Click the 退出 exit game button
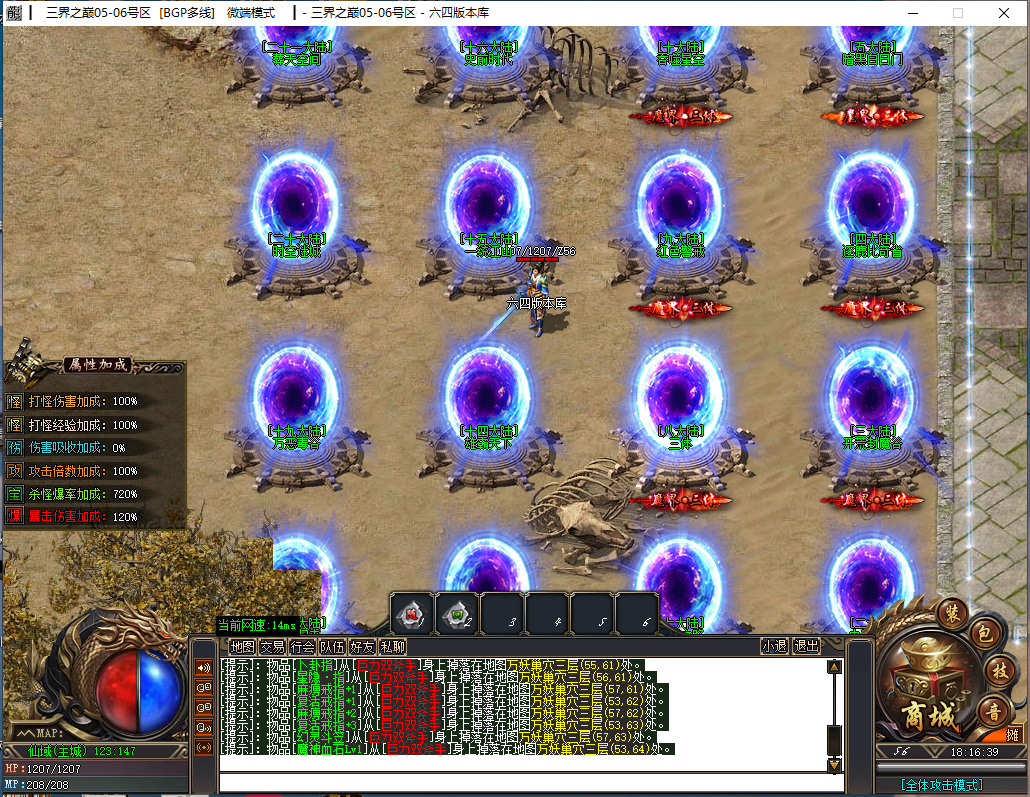 click(x=806, y=647)
